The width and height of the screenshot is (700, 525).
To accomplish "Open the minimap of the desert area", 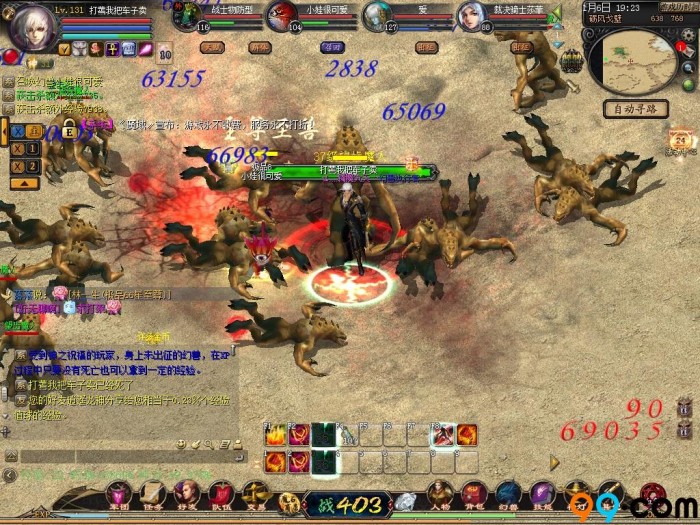I will [633, 61].
